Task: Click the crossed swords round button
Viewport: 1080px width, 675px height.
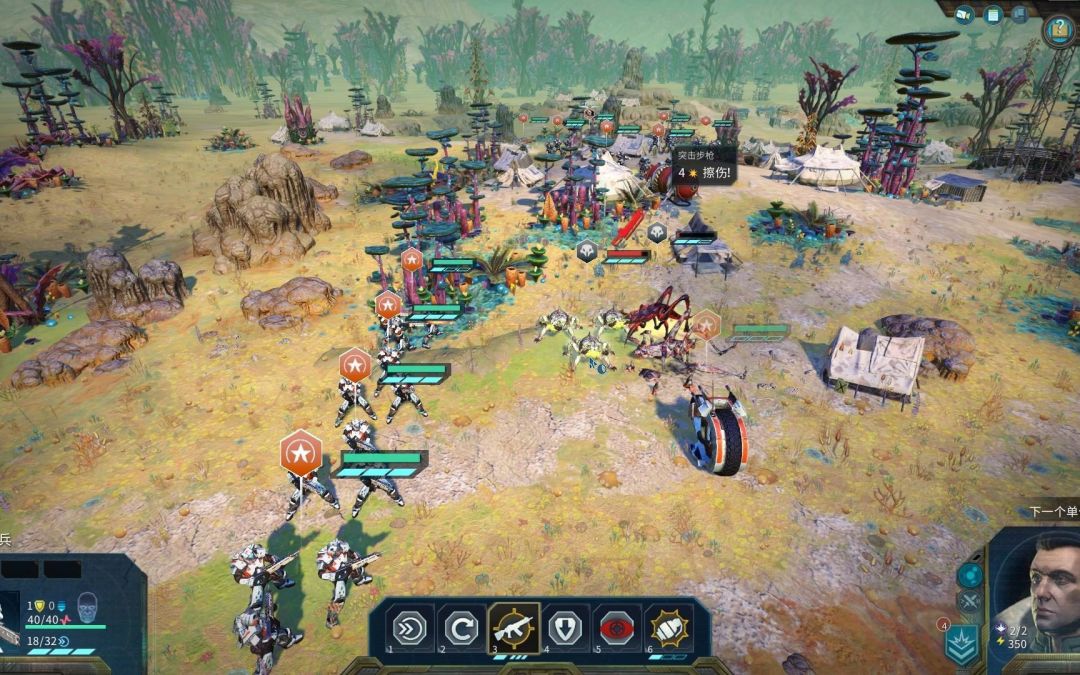Action: [x=969, y=602]
